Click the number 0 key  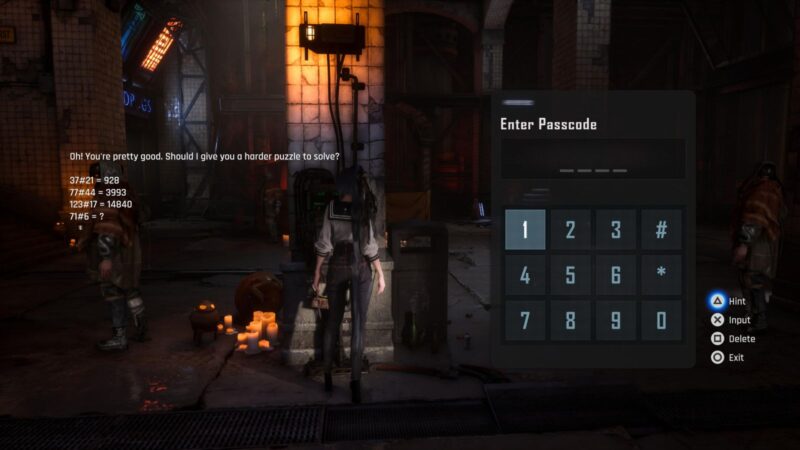click(x=661, y=321)
